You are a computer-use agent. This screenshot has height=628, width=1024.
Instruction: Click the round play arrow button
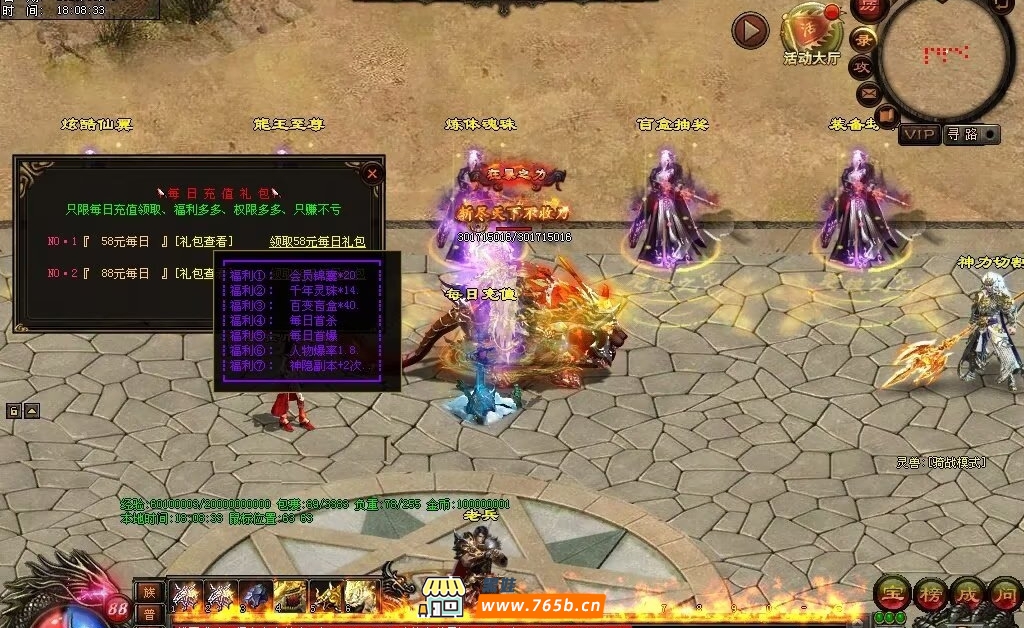pos(750,31)
